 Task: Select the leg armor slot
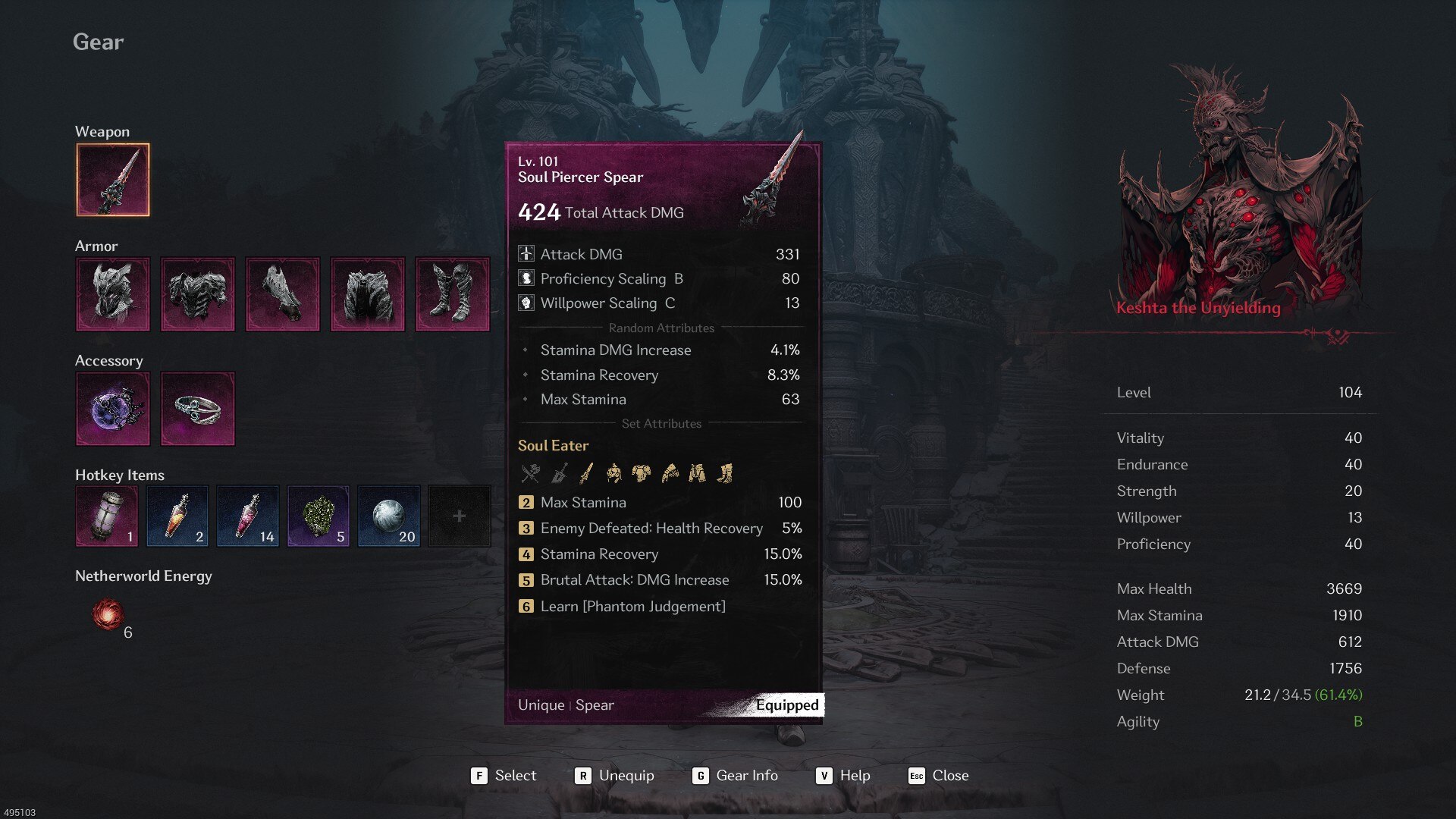click(x=368, y=294)
